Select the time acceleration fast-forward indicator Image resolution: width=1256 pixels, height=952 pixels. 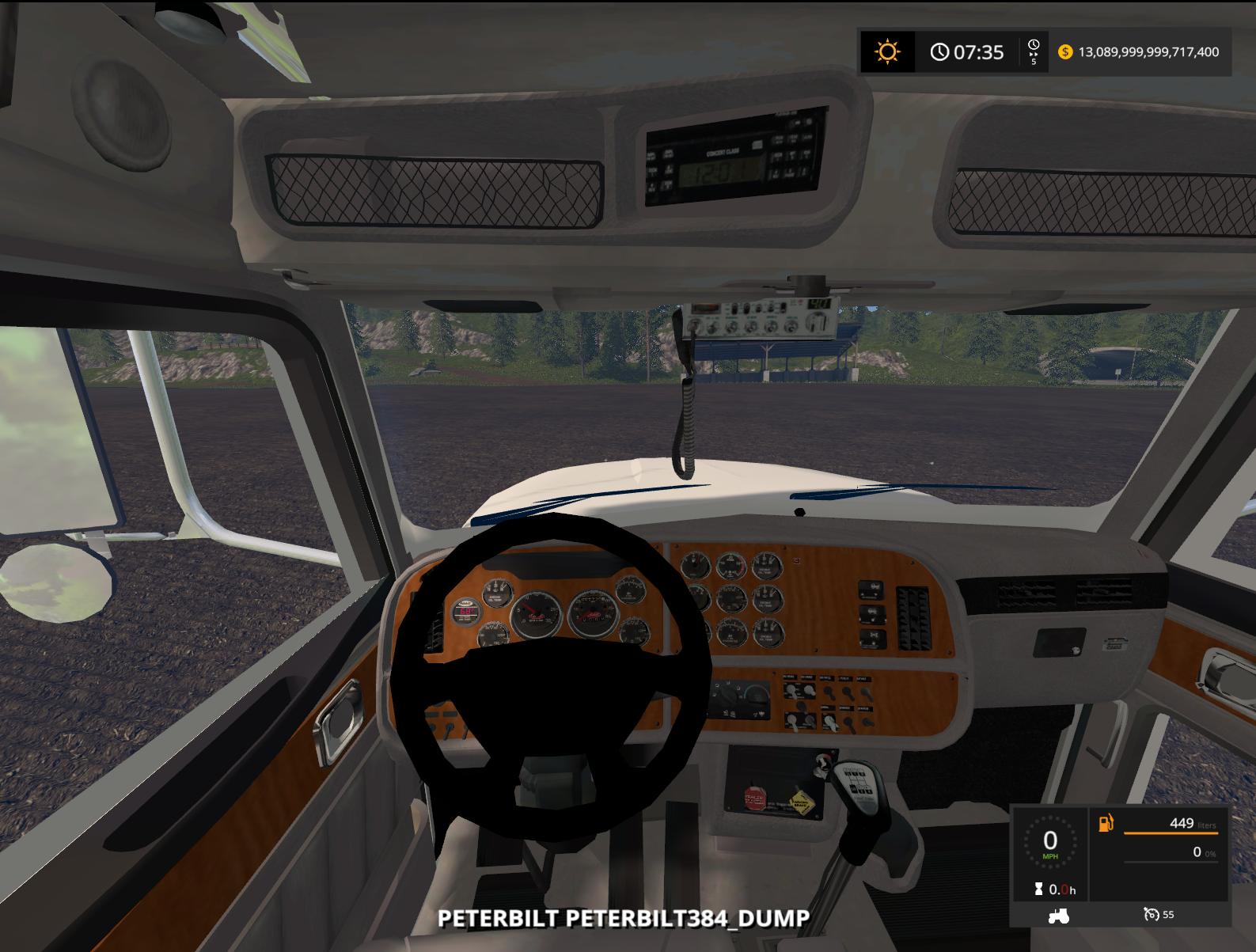tap(1033, 52)
